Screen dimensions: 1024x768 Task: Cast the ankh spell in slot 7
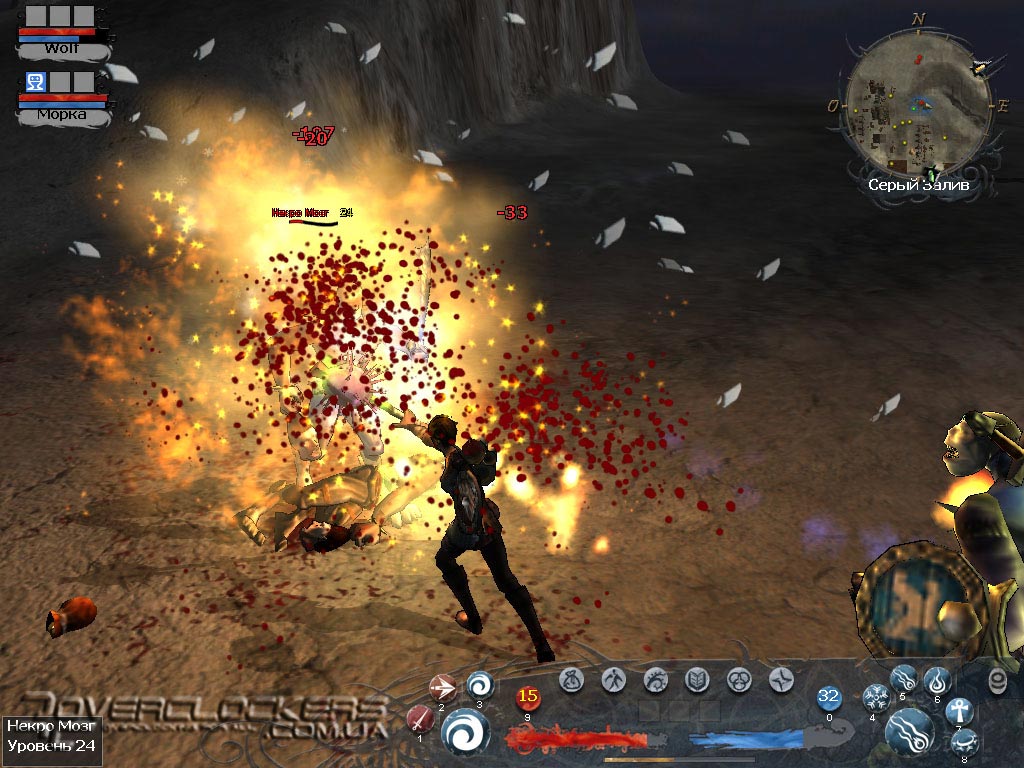(x=959, y=711)
